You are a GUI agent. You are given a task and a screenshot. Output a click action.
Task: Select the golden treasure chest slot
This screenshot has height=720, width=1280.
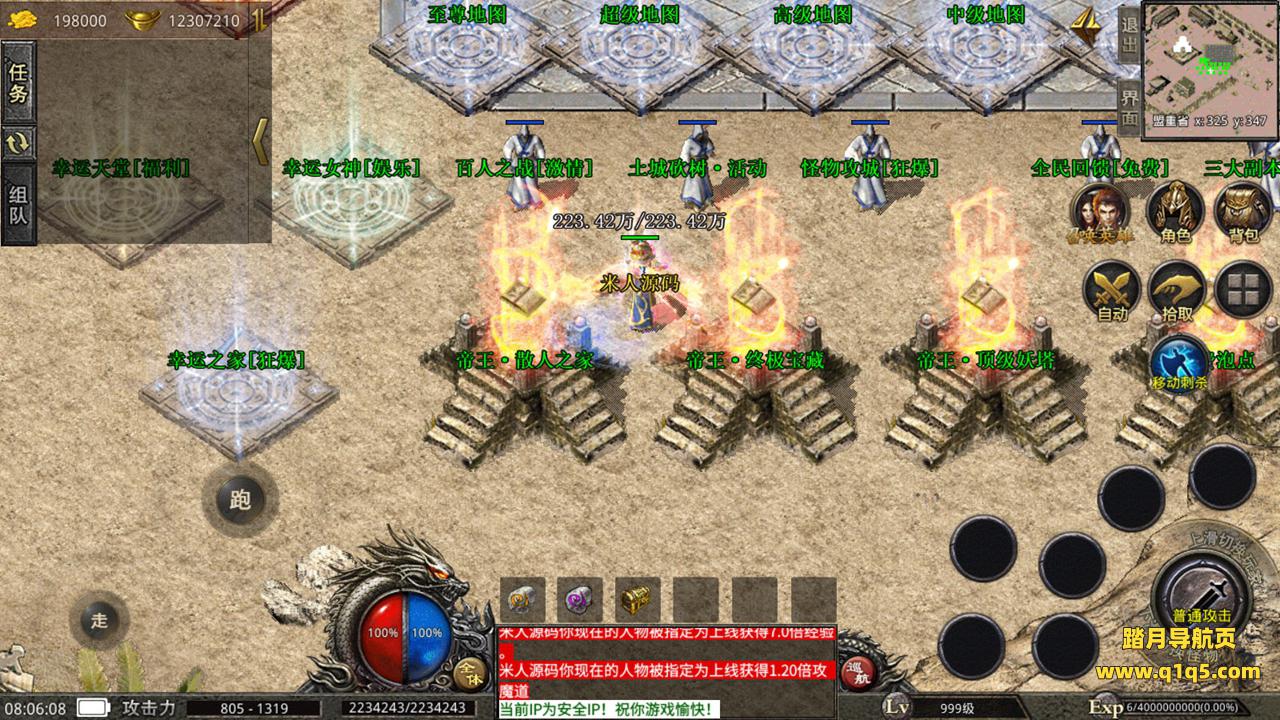(x=637, y=600)
